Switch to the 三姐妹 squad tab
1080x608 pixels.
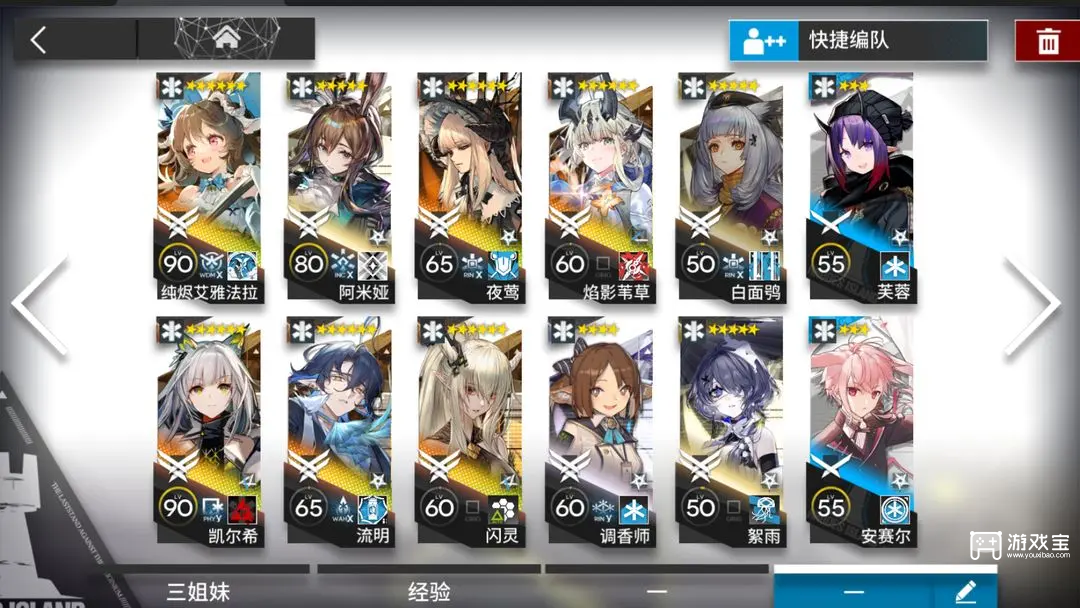pyautogui.click(x=197, y=591)
